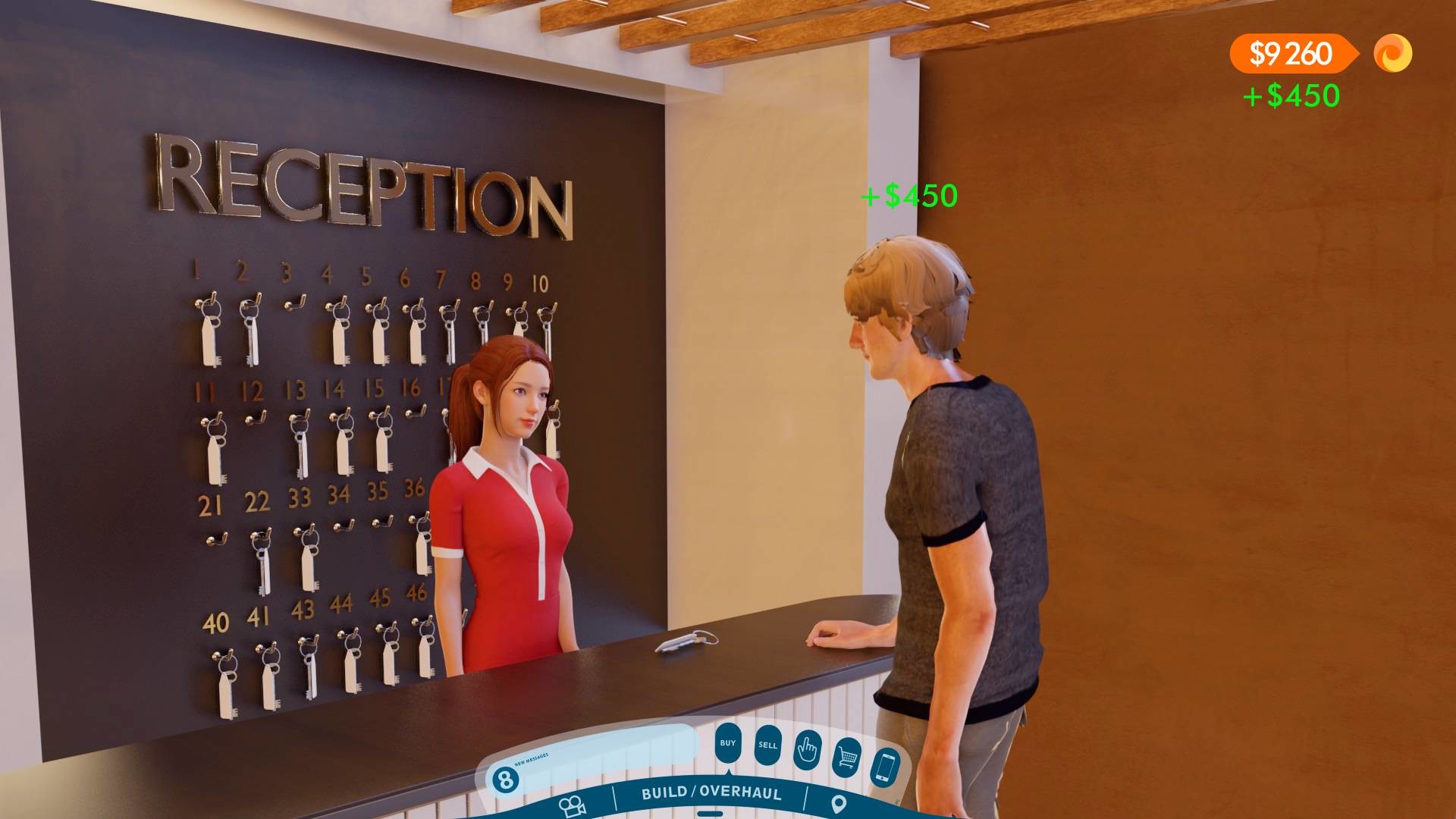Viewport: 1456px width, 819px height.
Task: Enter photo mode via the camera icon
Action: tap(573, 805)
